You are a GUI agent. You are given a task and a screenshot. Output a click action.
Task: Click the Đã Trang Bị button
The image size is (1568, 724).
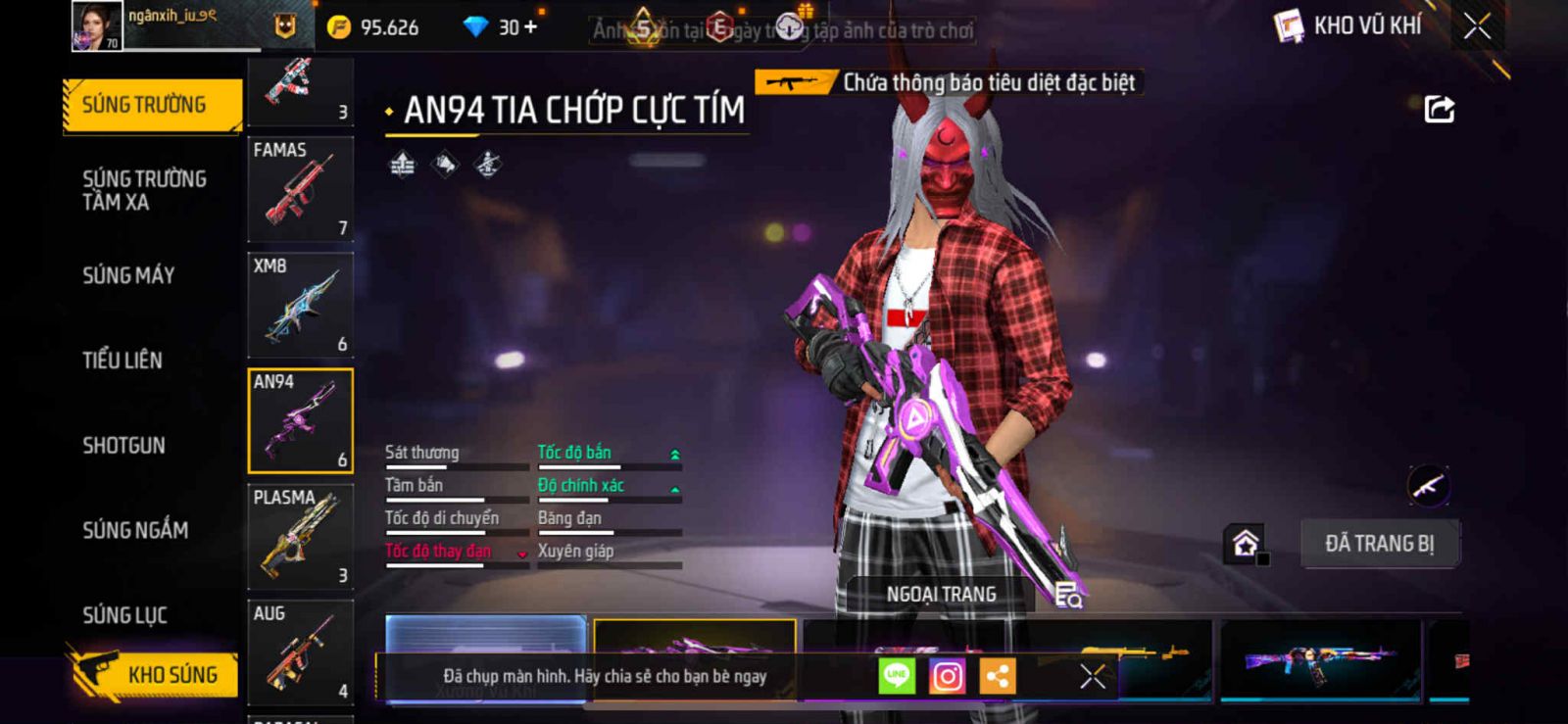click(x=1379, y=544)
